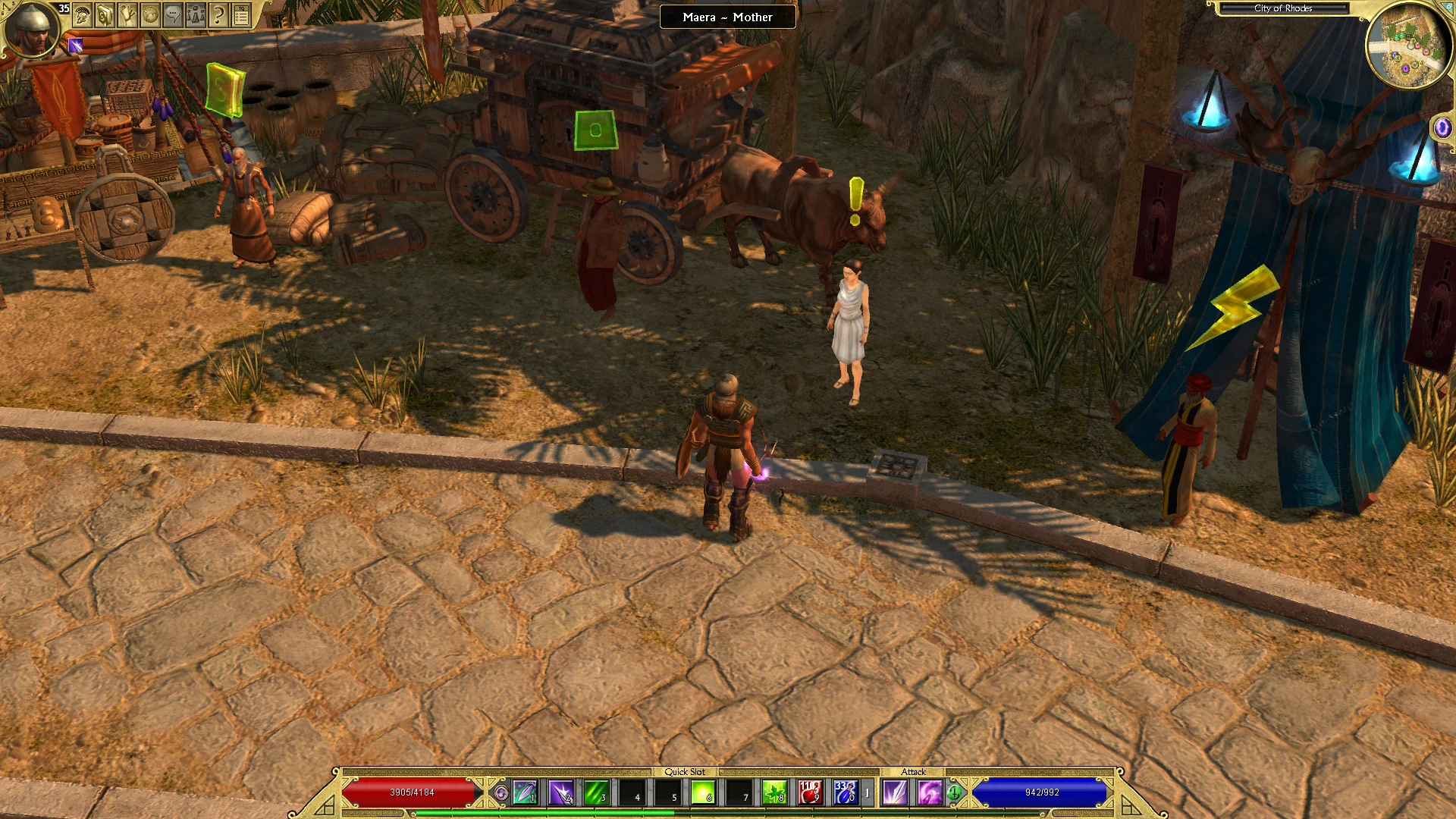
Task: Open the TQ quest list icon
Action: point(240,15)
